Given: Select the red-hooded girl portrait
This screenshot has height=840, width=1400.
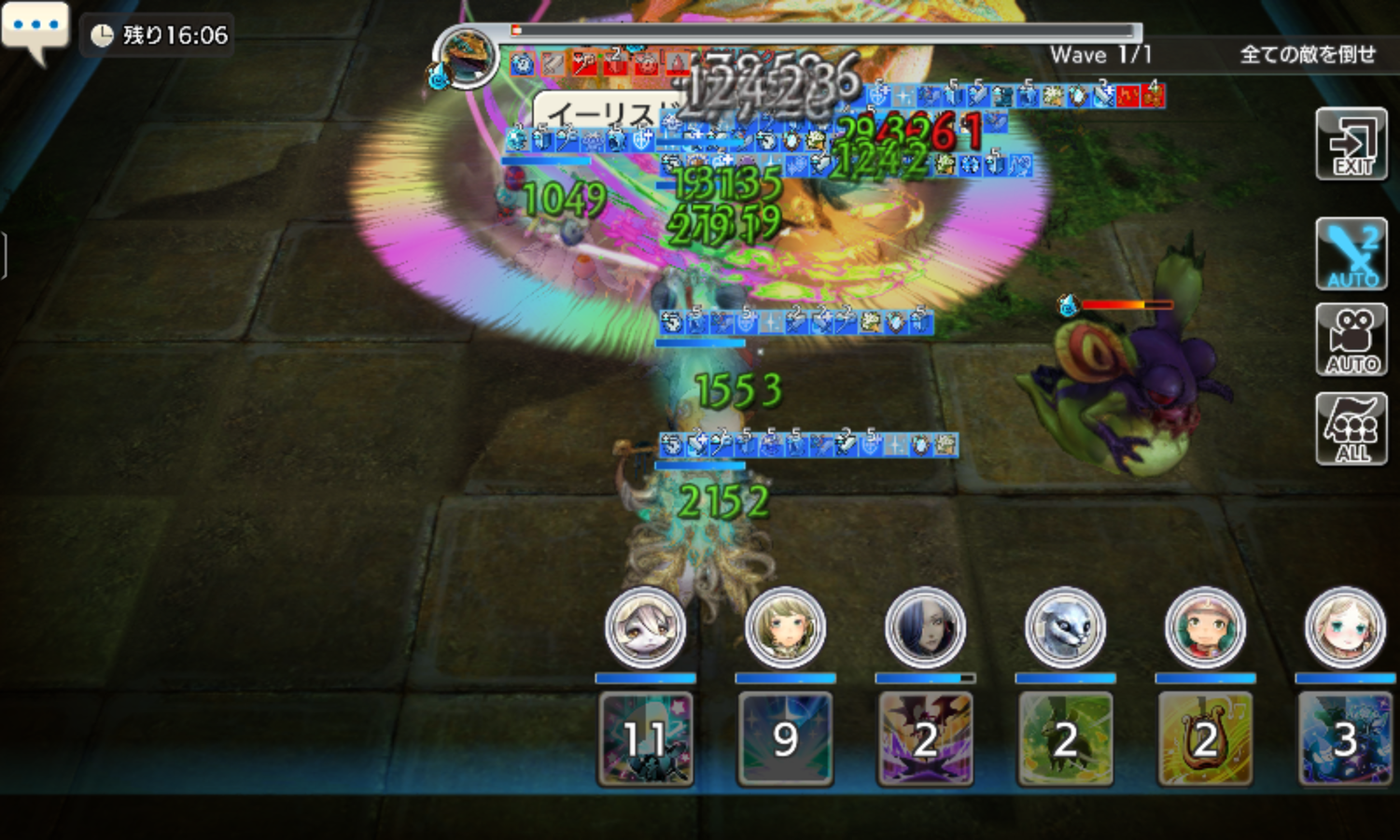Looking at the screenshot, I should coord(1206,628).
